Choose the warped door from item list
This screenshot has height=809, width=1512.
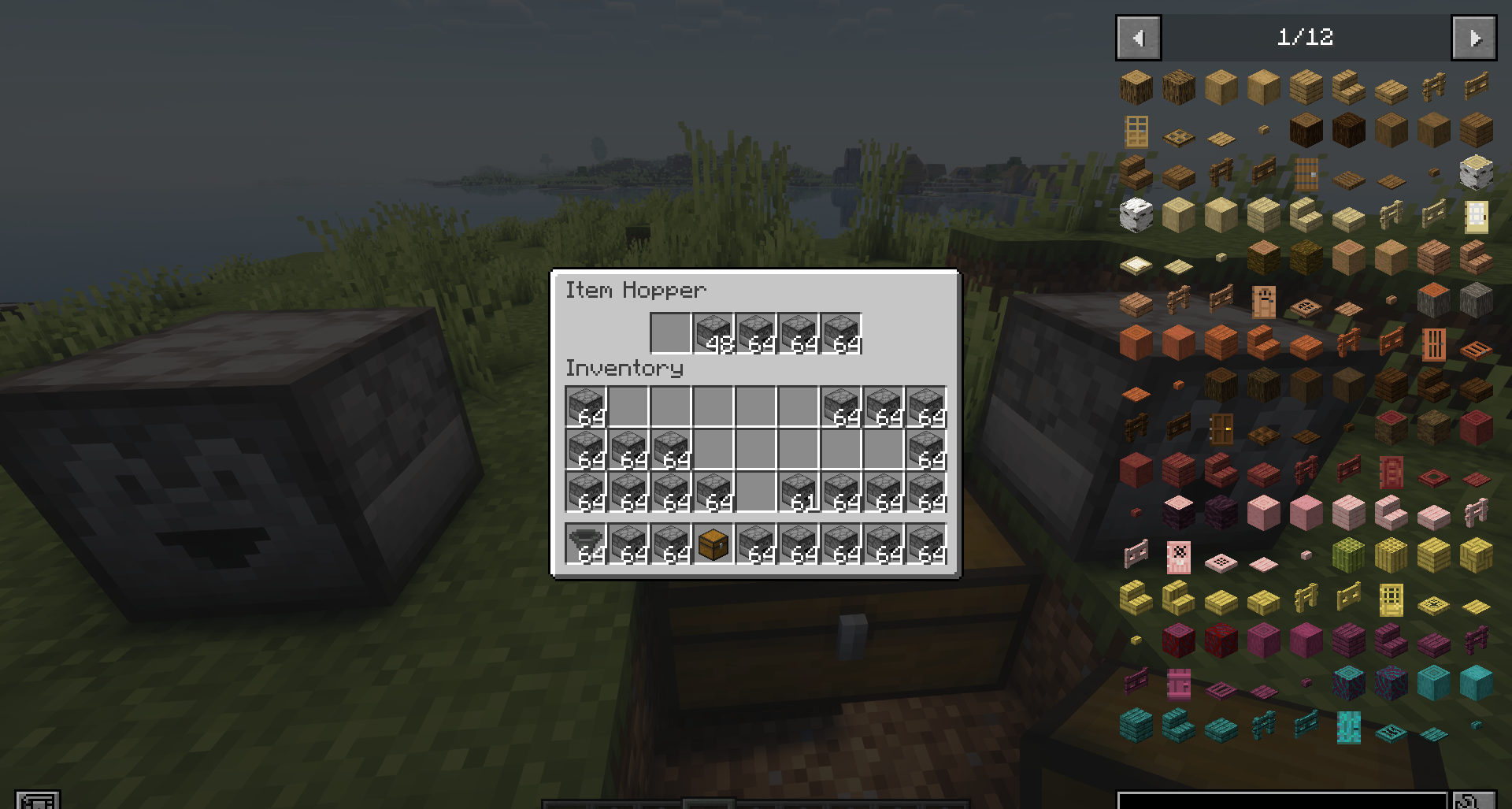(1349, 726)
